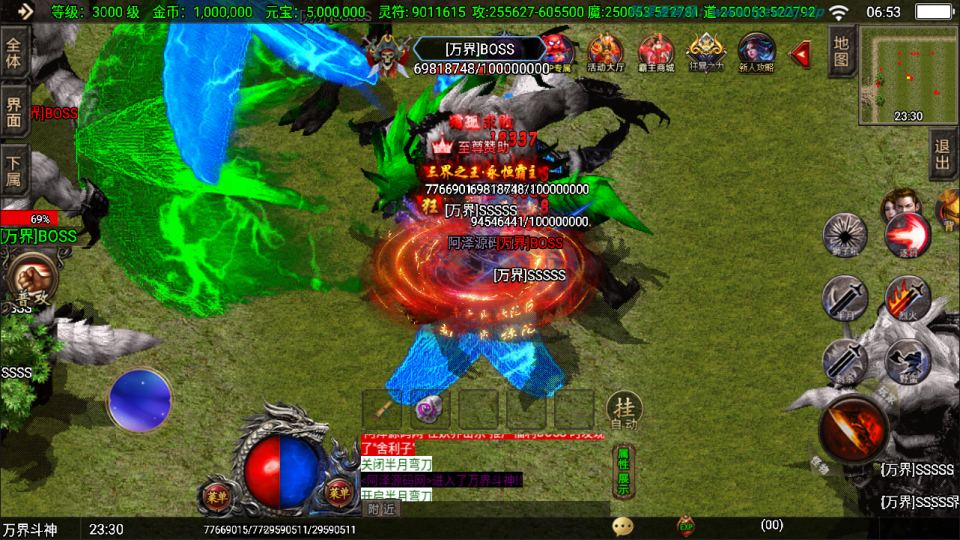Activate the 半月 half-moon sword skill

point(845,298)
